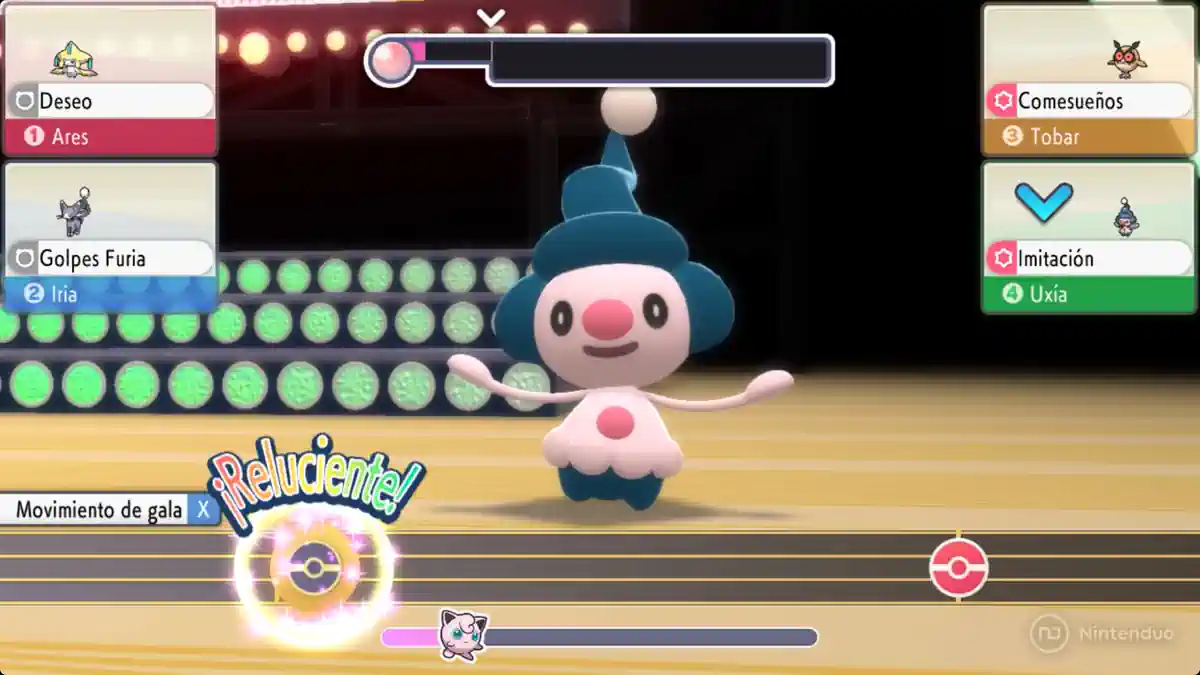
Task: Pick Uxía's Imitación contestant panel
Action: [x=1089, y=237]
